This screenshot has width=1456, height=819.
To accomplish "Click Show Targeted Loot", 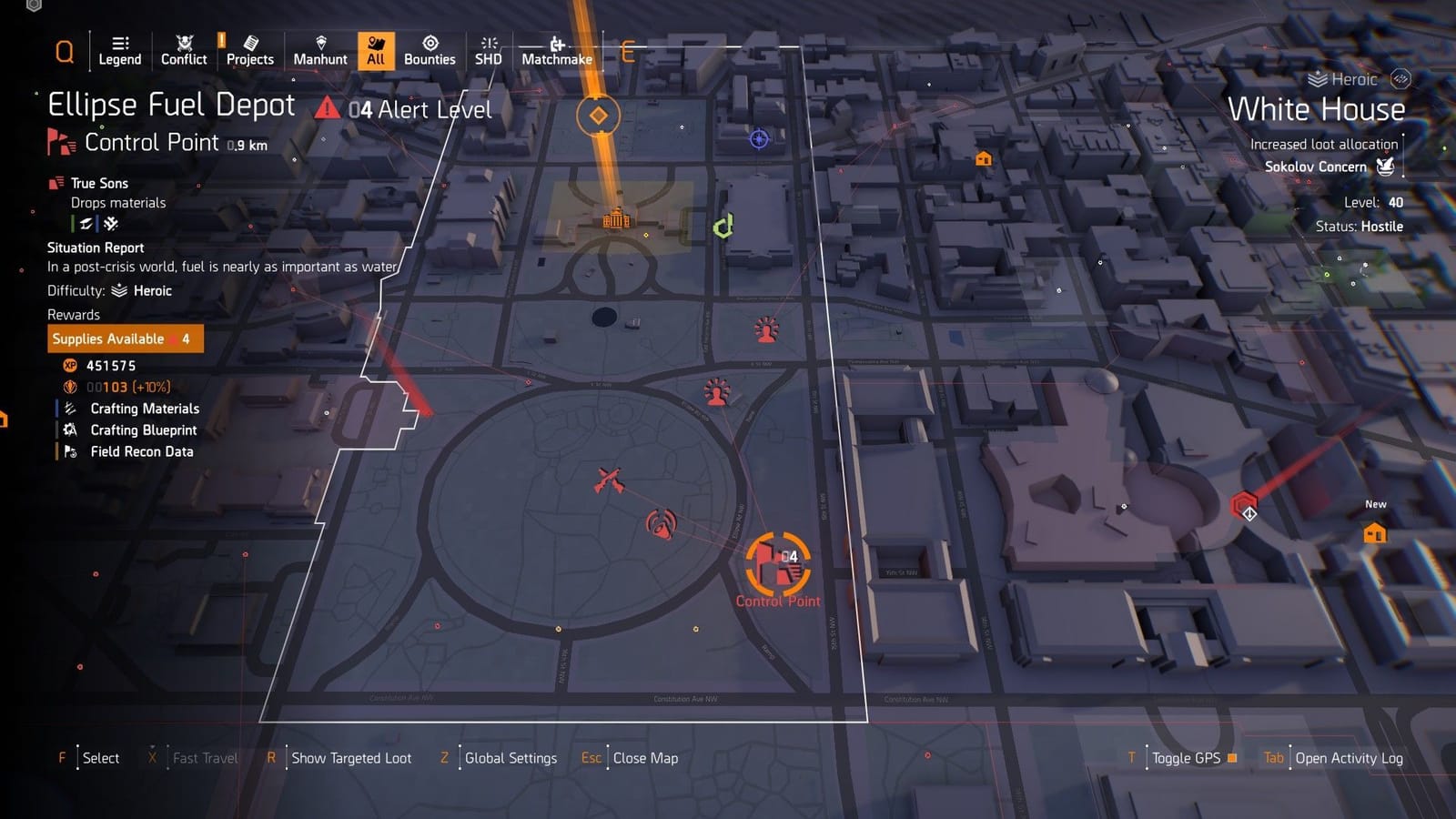I will pyautogui.click(x=350, y=758).
